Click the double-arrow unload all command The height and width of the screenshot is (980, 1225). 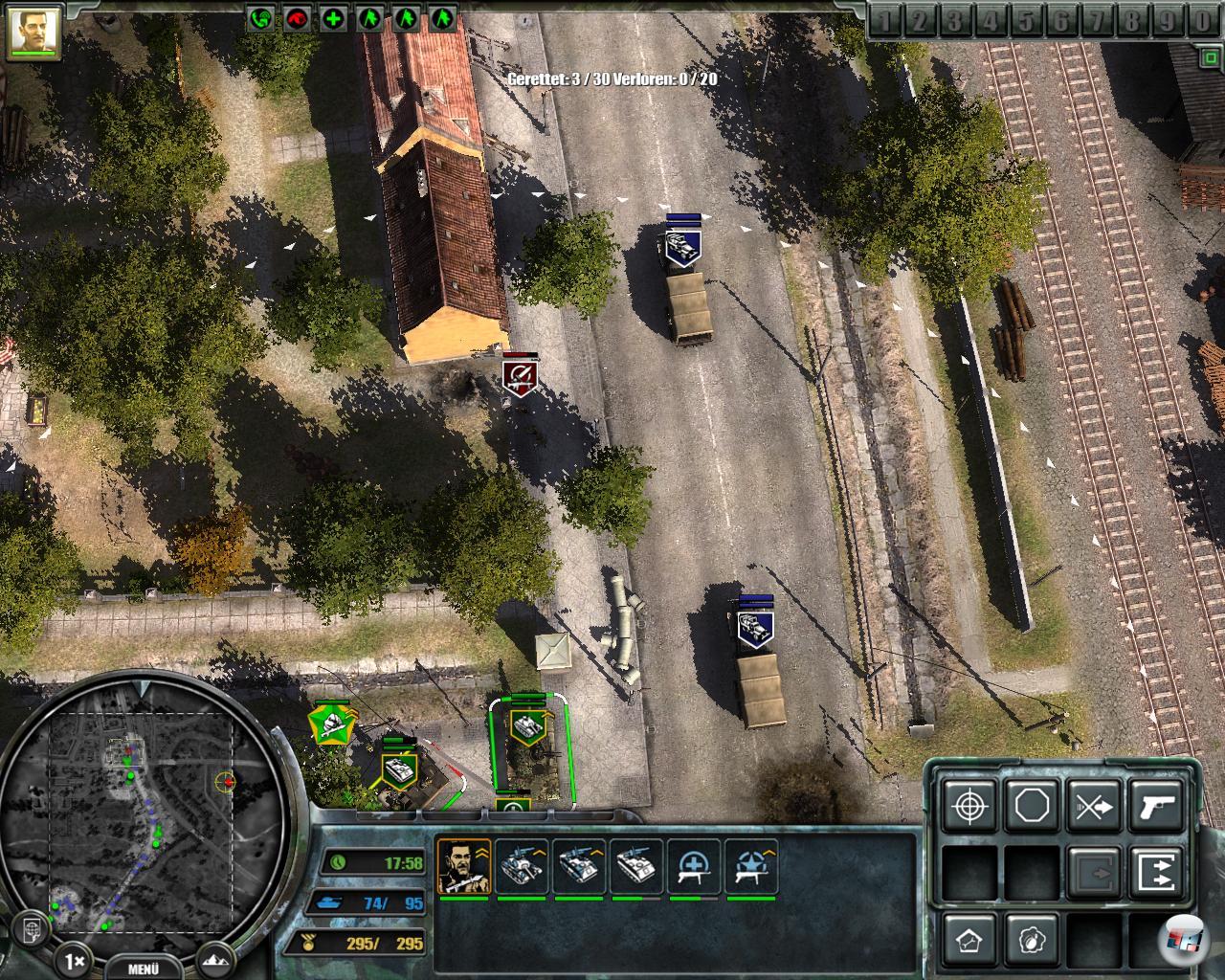click(1156, 873)
